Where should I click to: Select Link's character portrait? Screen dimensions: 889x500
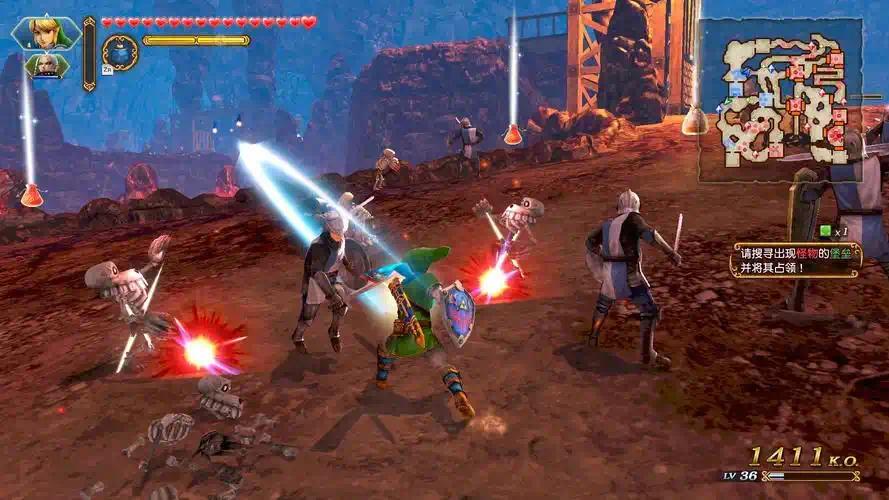[46, 32]
